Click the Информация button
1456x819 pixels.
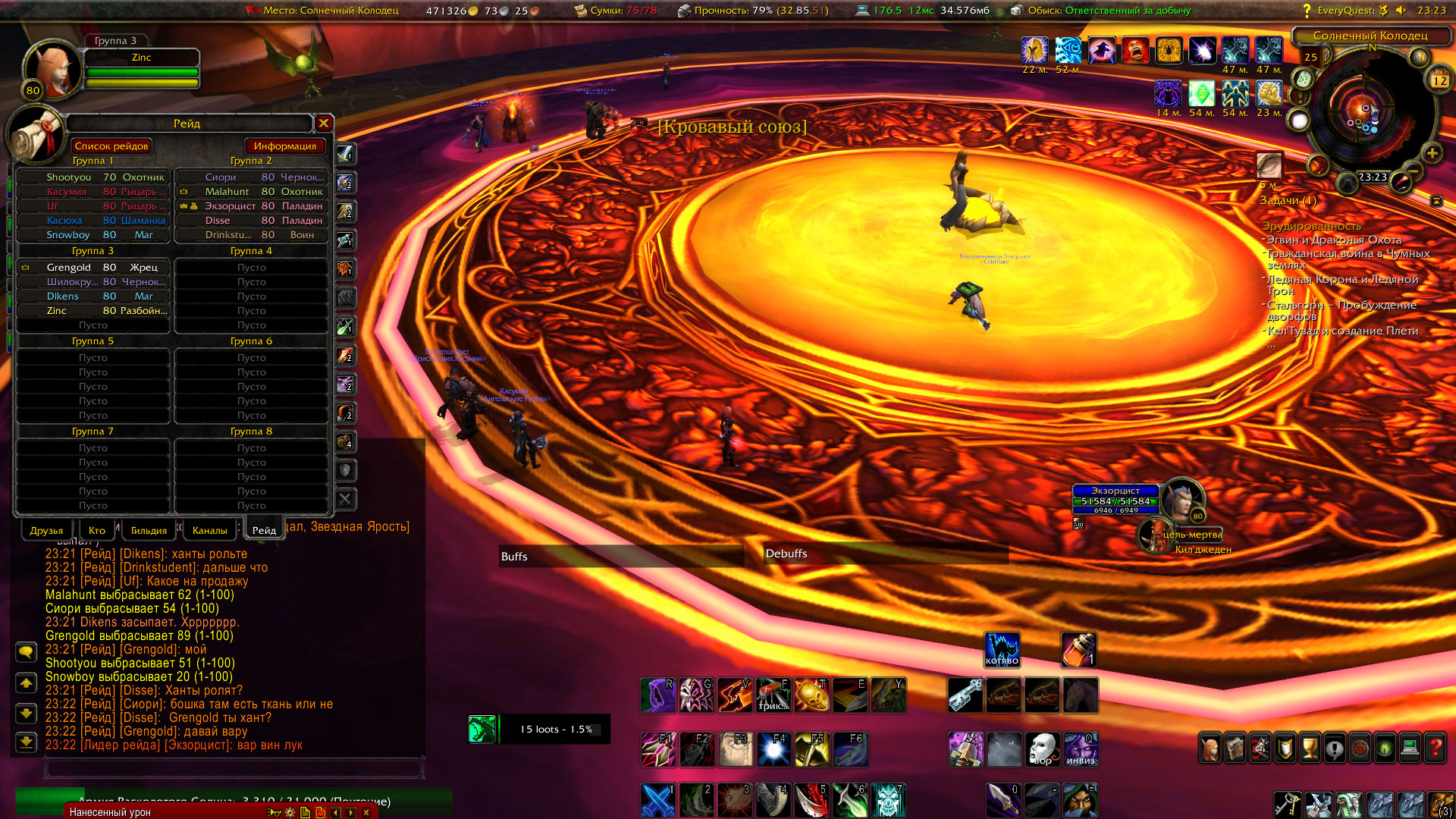pyautogui.click(x=284, y=146)
